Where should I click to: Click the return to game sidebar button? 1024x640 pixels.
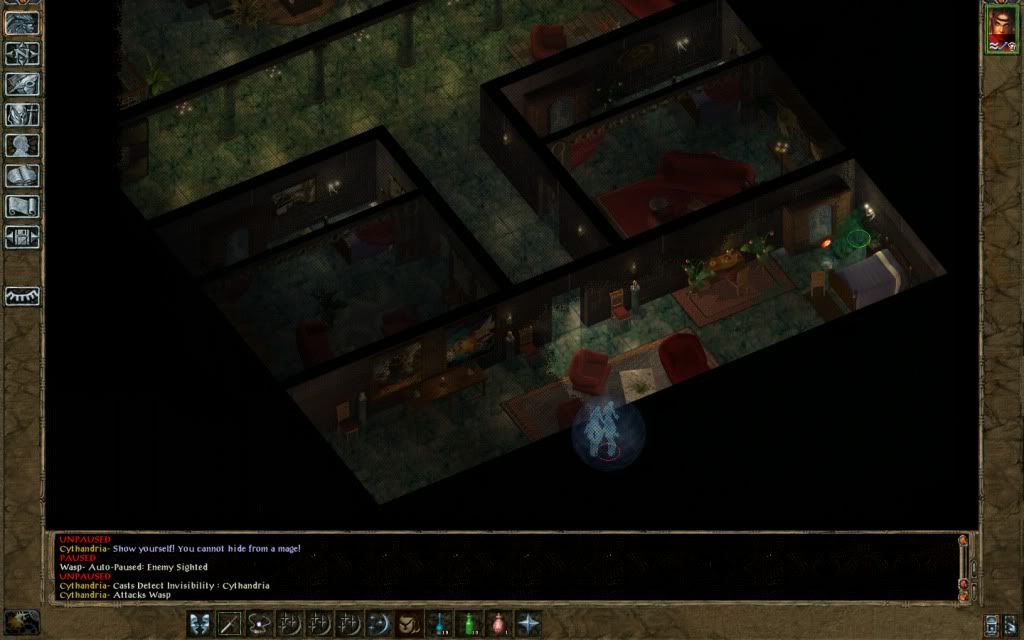22,24
